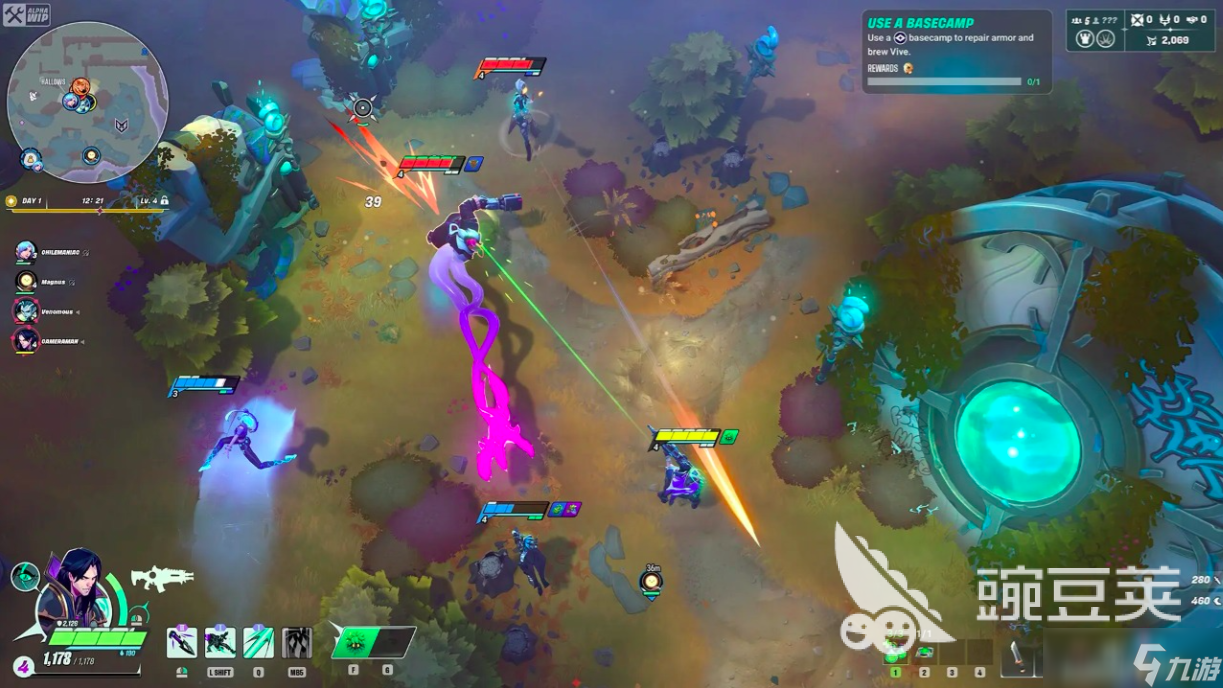Click the Alpha WIP badge
The image size is (1223, 688).
(26, 14)
